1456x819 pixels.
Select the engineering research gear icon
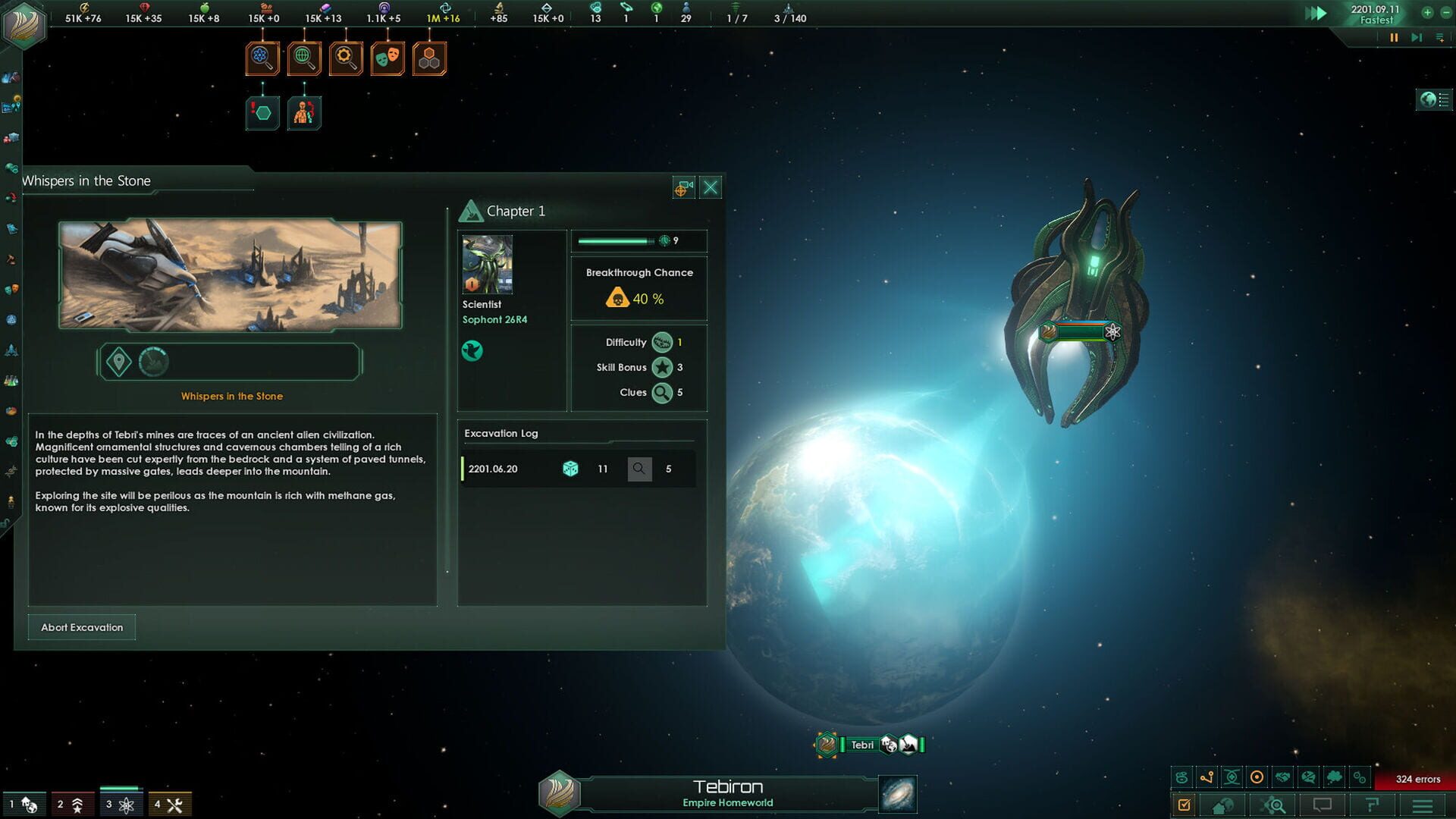[x=345, y=58]
